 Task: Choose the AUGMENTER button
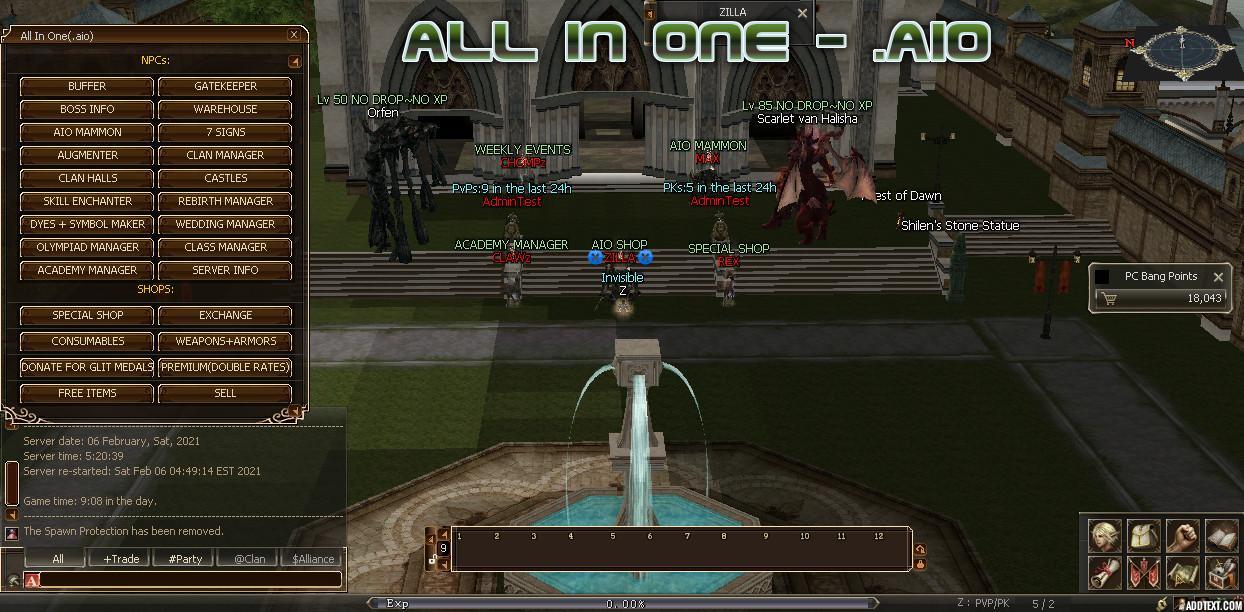coord(87,155)
